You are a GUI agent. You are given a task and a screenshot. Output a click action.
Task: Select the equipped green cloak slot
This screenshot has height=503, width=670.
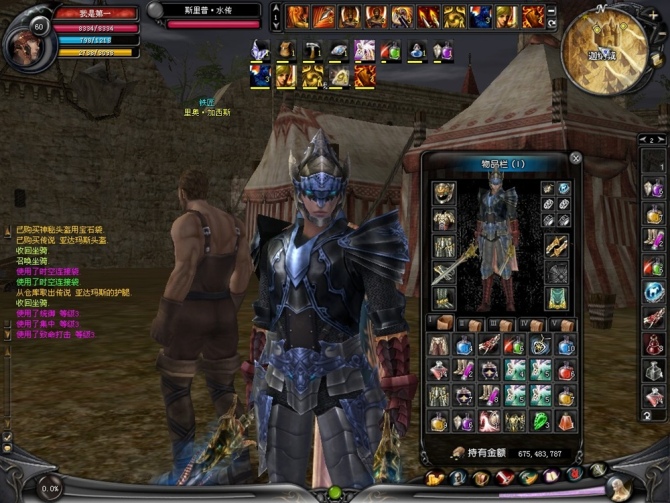tap(557, 299)
